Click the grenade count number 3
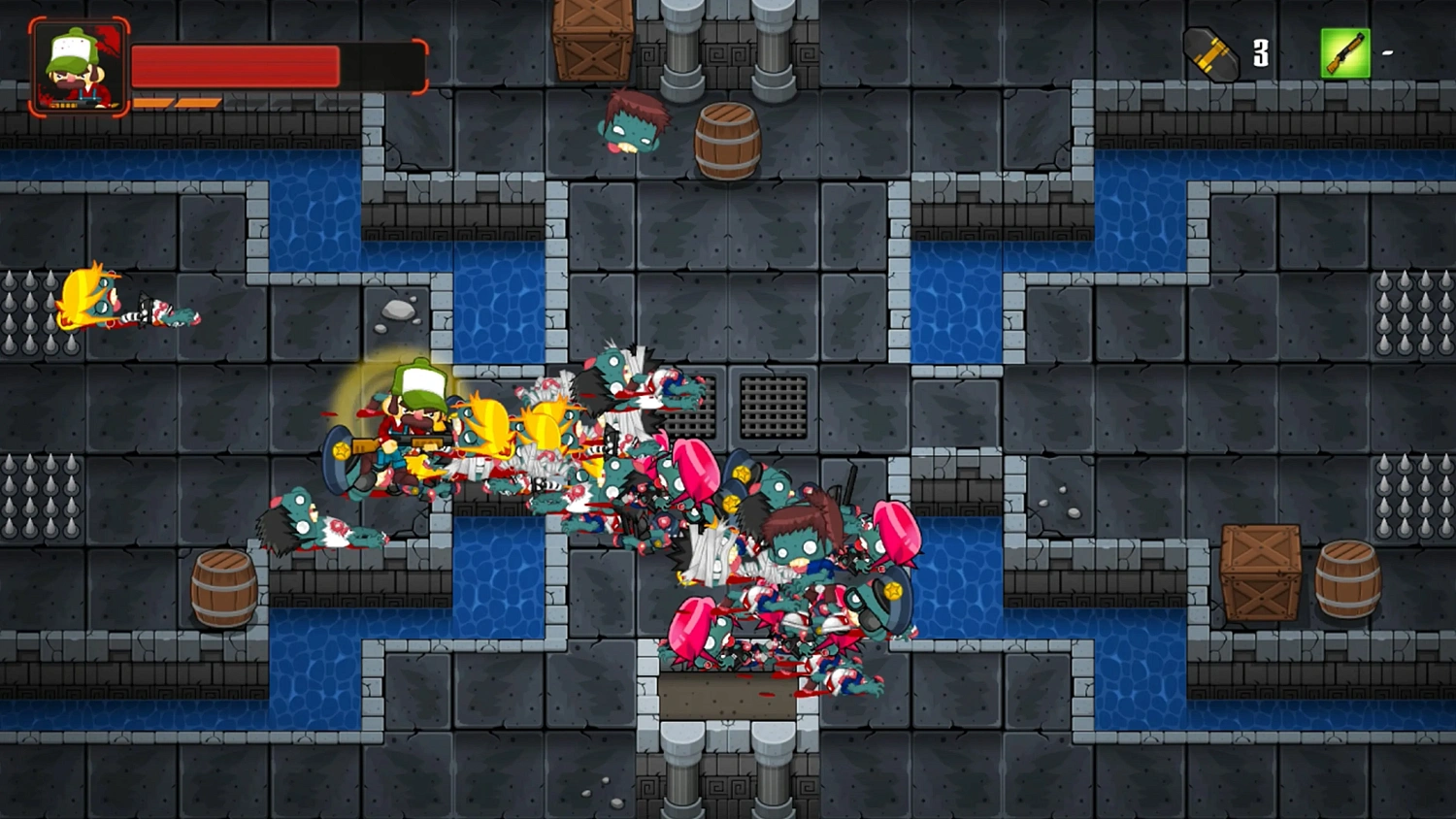1456x819 pixels. click(x=1261, y=54)
